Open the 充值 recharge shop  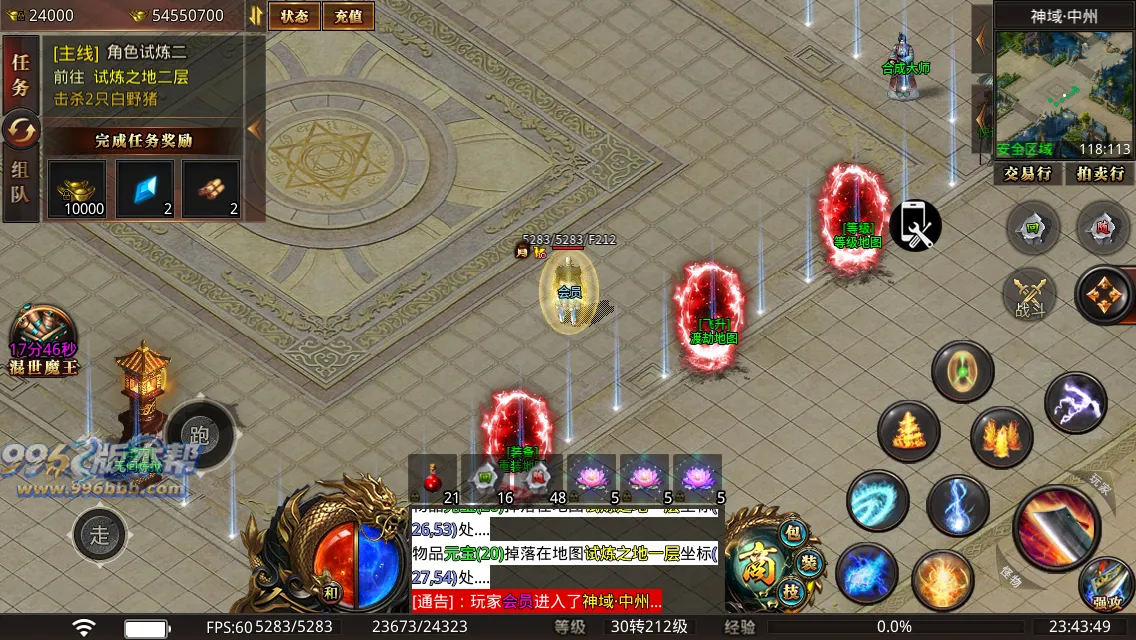pos(349,16)
